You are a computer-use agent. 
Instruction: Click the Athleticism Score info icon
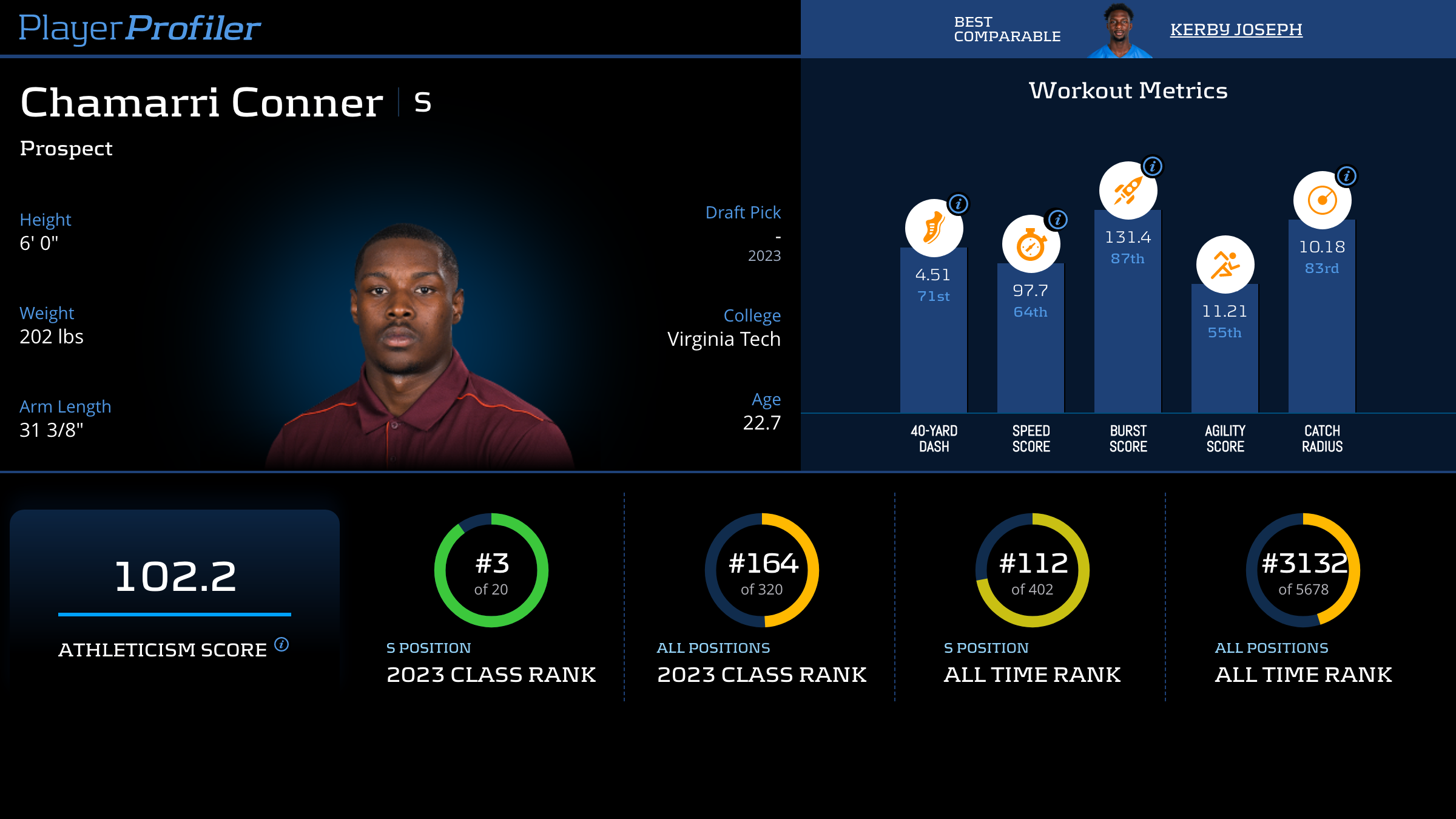[281, 644]
